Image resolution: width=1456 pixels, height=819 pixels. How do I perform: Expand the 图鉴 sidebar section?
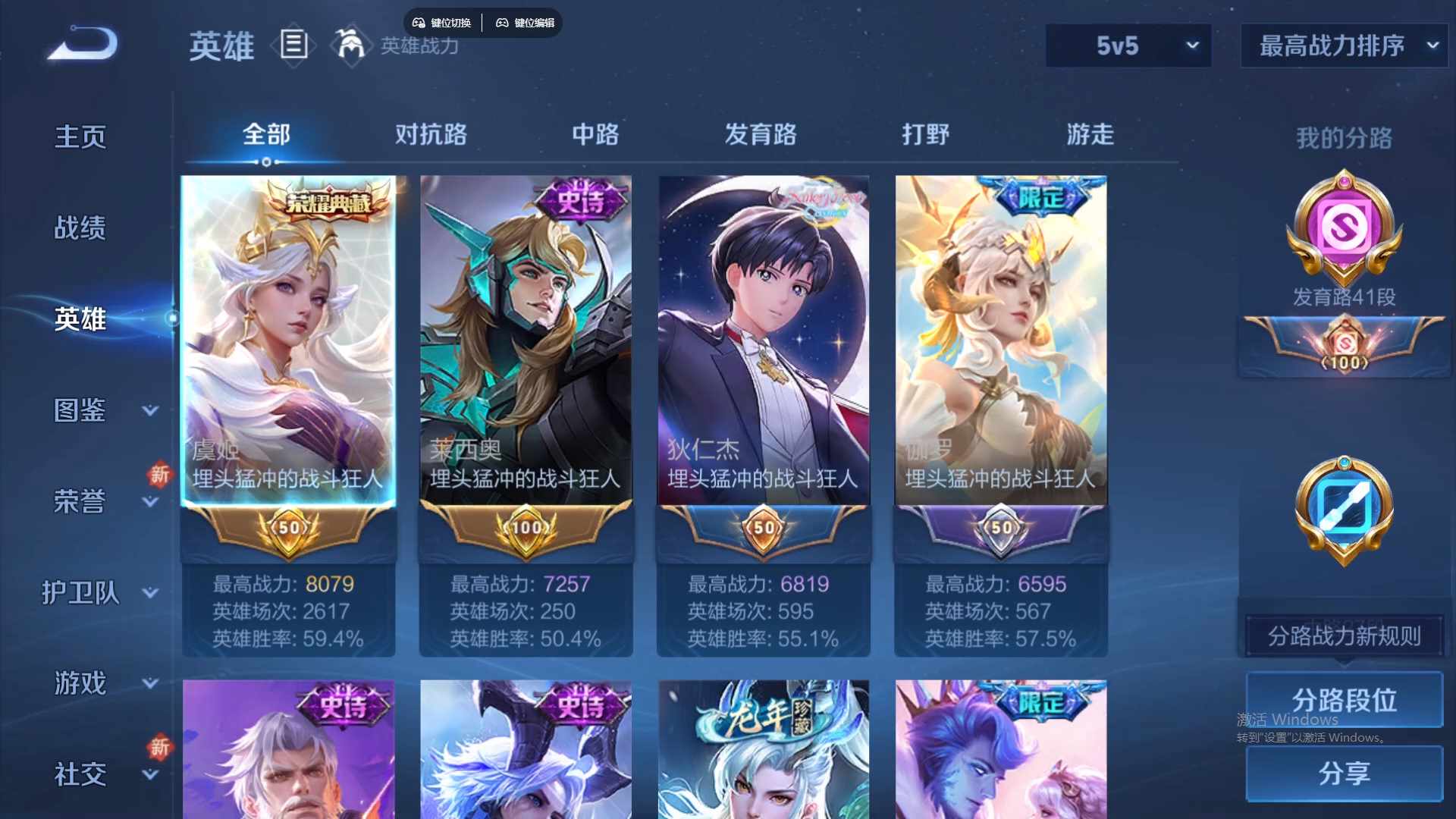[x=79, y=409]
